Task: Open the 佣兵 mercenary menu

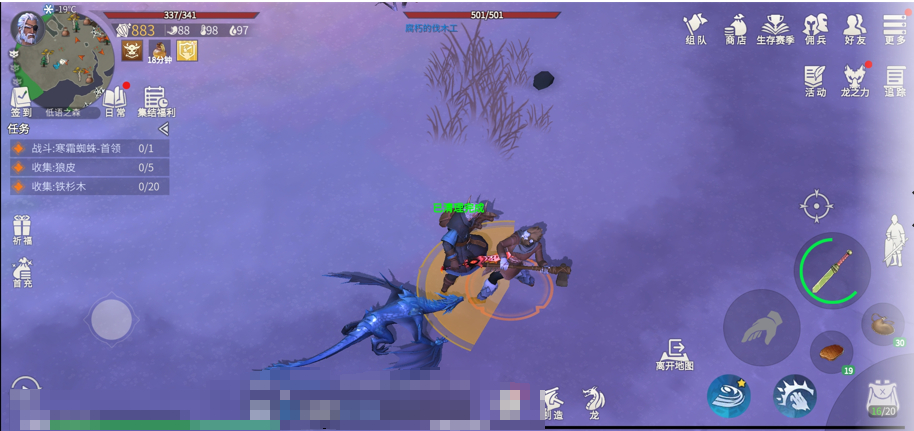Action: pos(816,28)
